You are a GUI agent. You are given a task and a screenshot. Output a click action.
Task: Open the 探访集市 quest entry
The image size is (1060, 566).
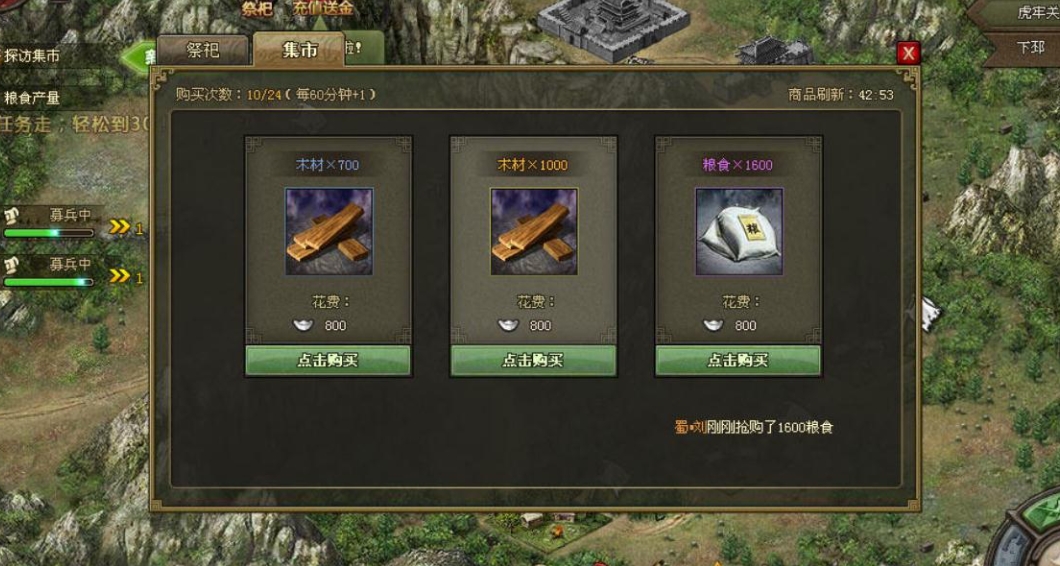[33, 56]
